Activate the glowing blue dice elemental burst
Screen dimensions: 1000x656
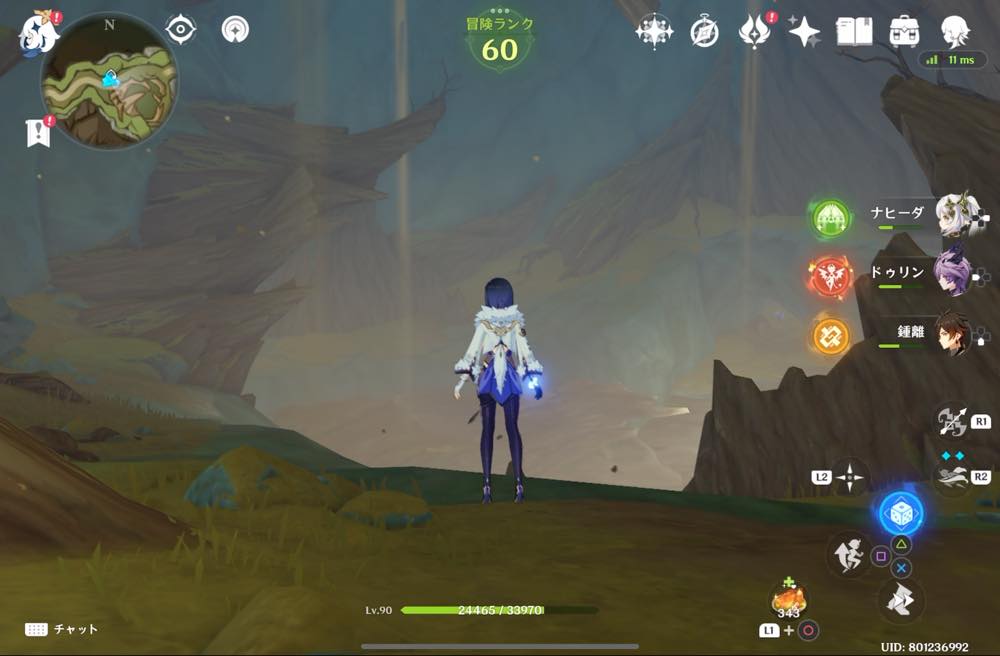[x=901, y=513]
